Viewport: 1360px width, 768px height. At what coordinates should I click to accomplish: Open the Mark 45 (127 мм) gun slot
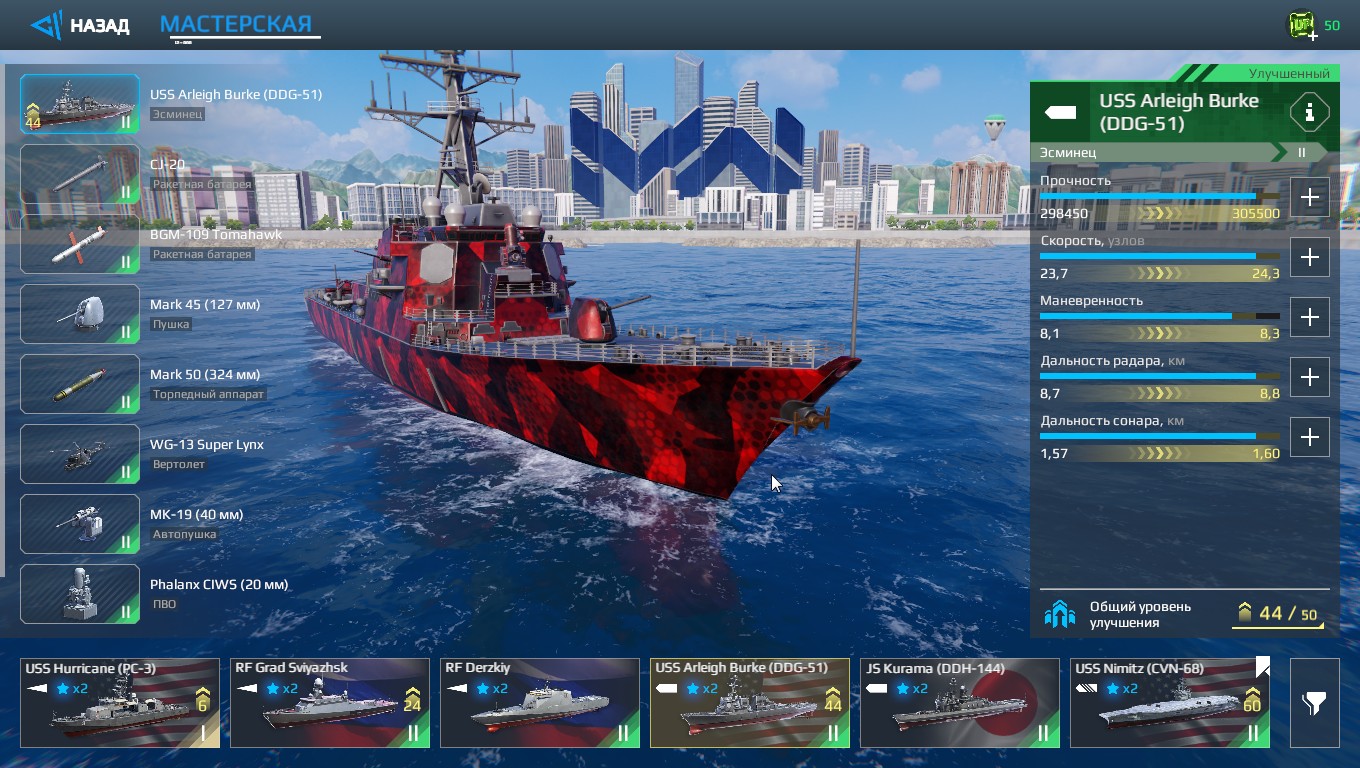(80, 314)
